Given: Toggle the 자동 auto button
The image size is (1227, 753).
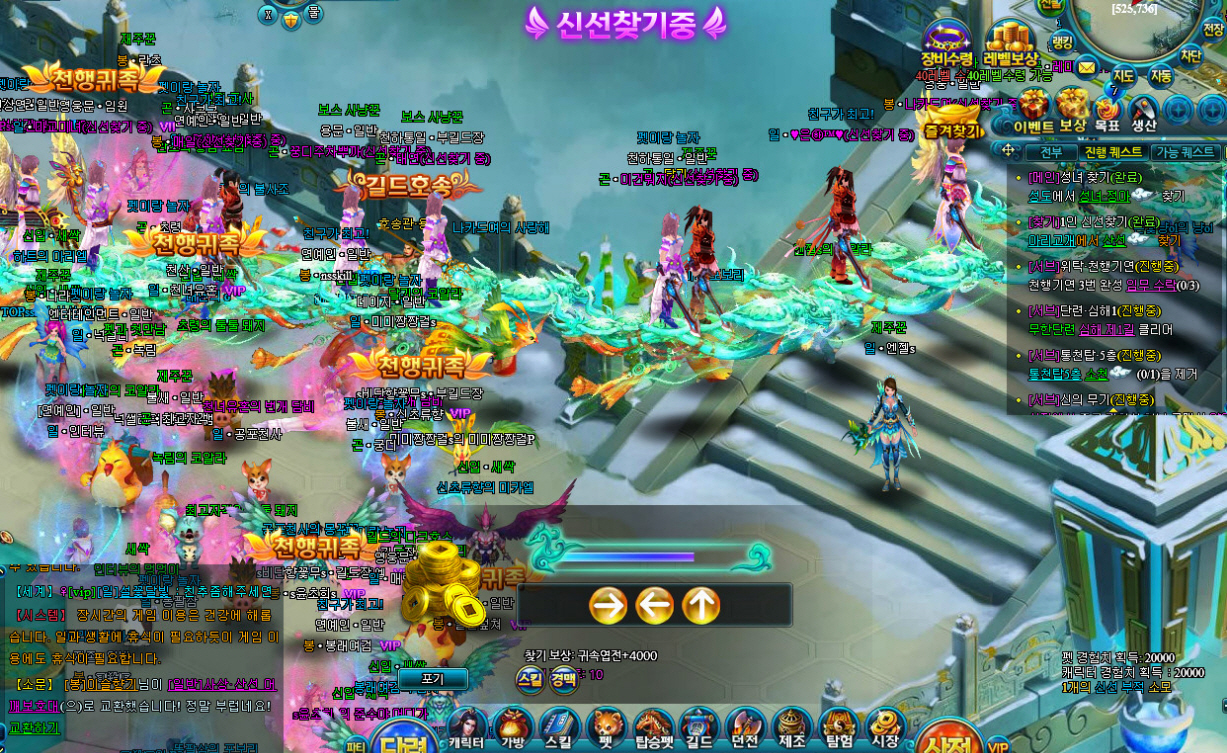Looking at the screenshot, I should (1160, 75).
